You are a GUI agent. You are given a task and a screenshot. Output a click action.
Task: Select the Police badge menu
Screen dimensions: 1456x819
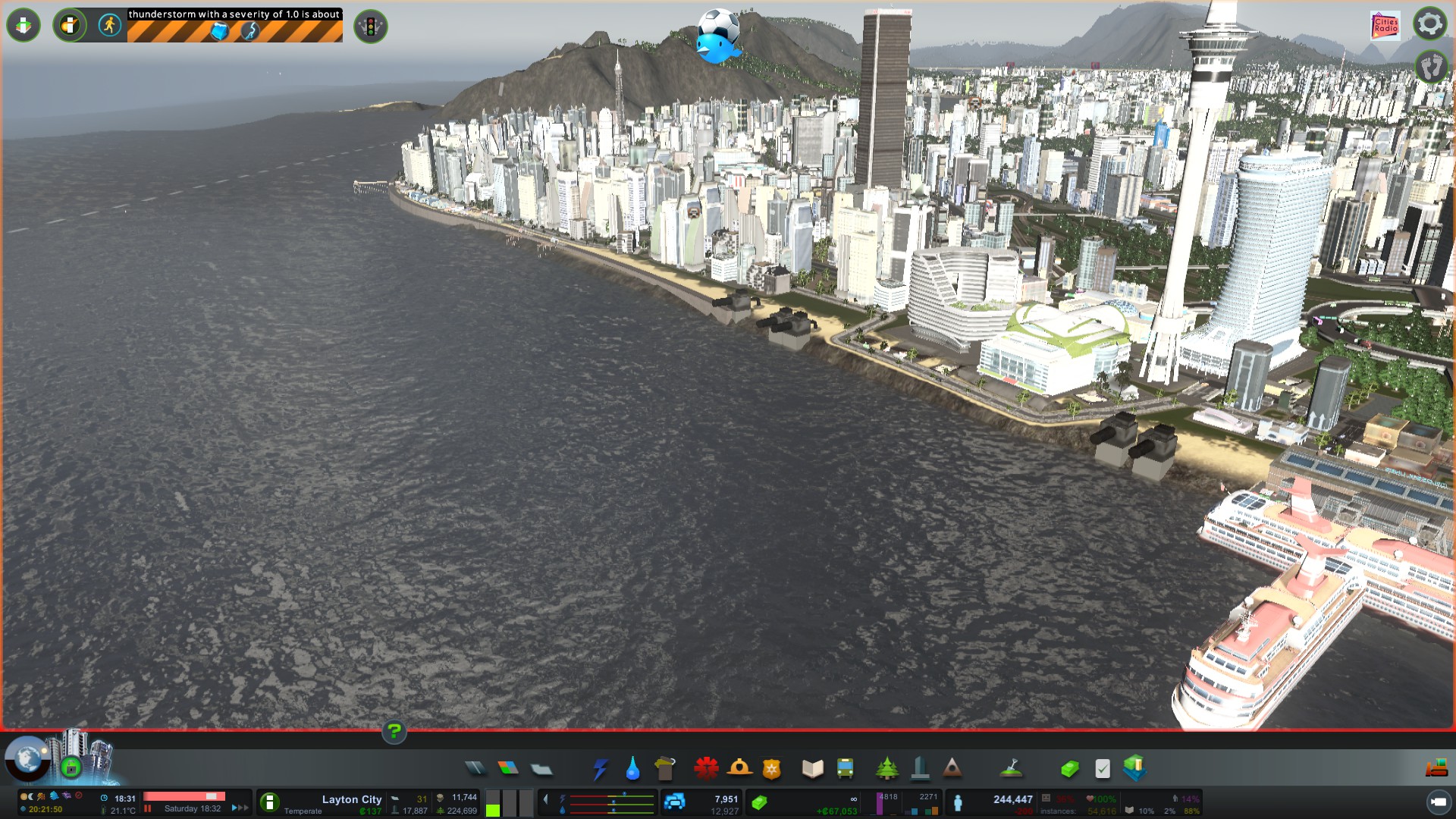coord(772,769)
